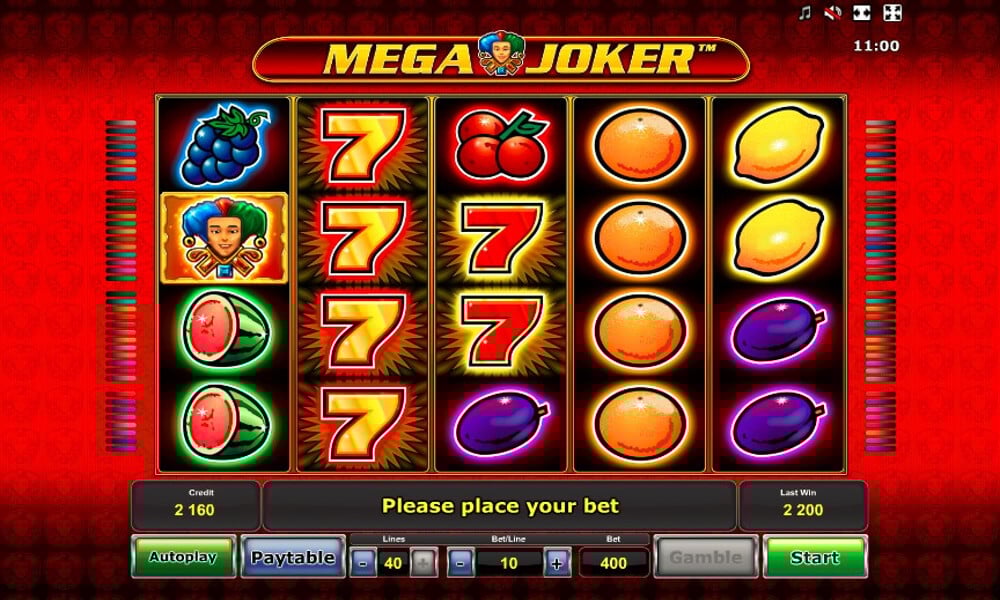Image resolution: width=1000 pixels, height=600 pixels.
Task: Decrease the number of Lines
Action: [x=363, y=563]
